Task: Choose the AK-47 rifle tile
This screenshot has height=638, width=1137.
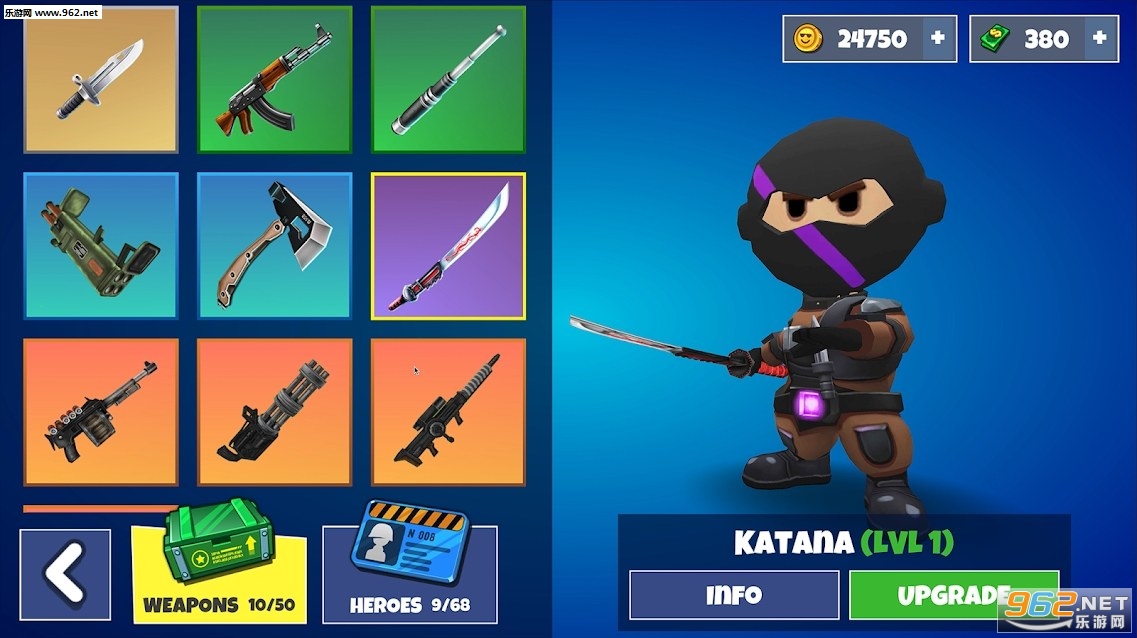Action: click(x=274, y=80)
